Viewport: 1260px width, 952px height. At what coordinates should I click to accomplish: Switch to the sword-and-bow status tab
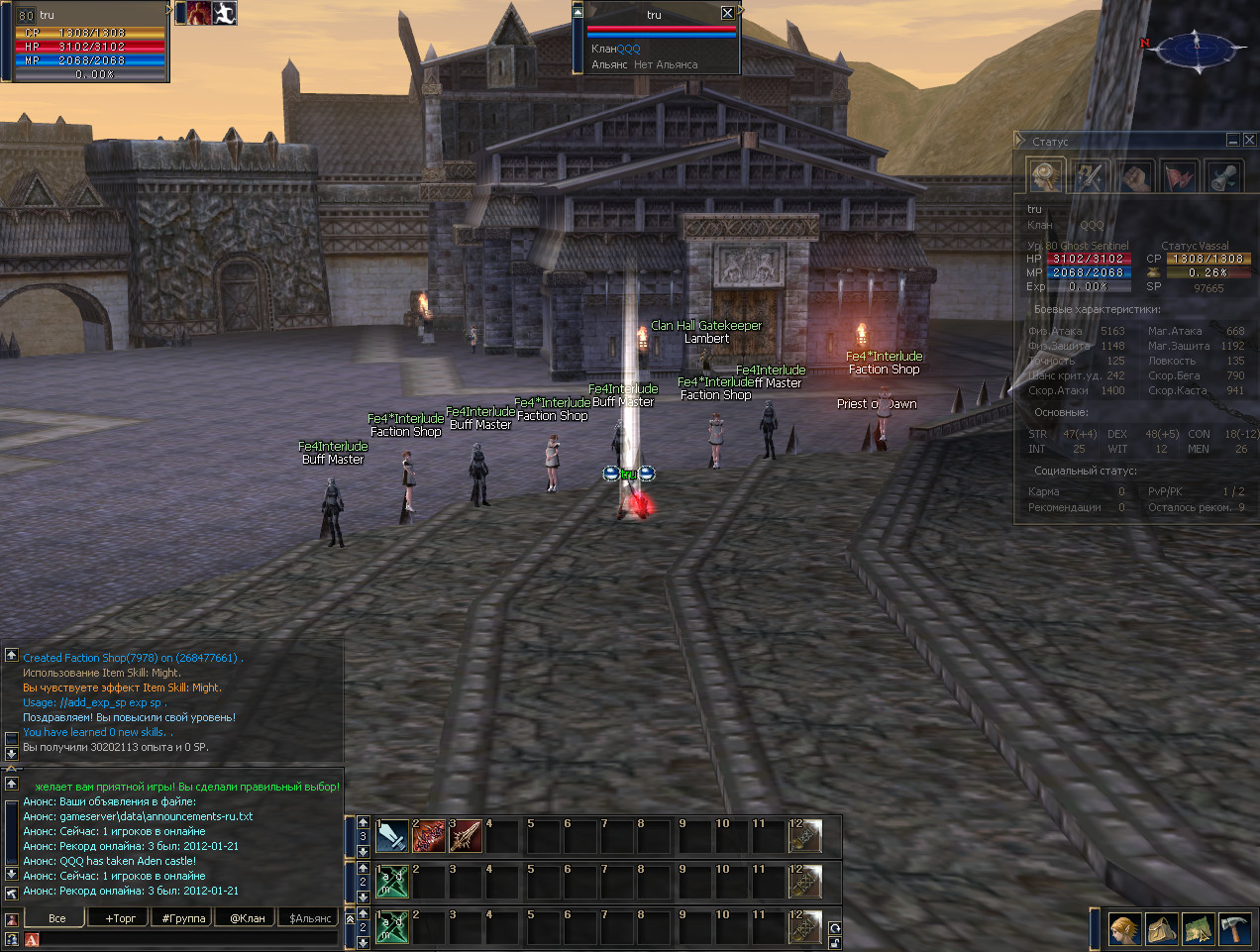(1091, 177)
